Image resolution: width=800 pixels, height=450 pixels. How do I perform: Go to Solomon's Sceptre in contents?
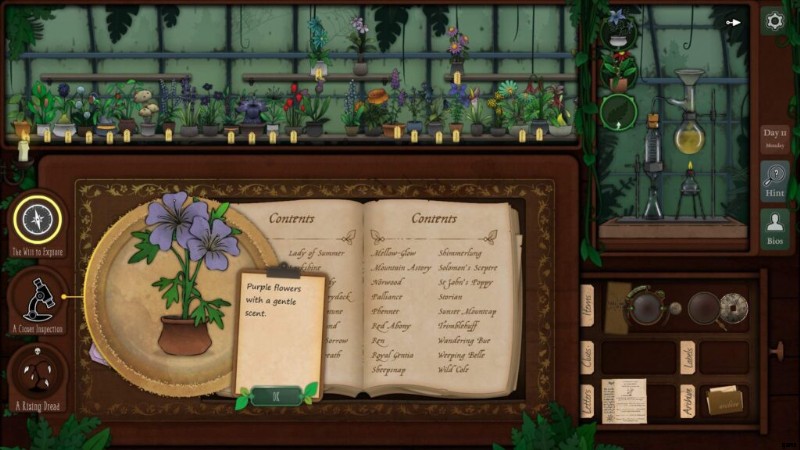pyautogui.click(x=467, y=268)
